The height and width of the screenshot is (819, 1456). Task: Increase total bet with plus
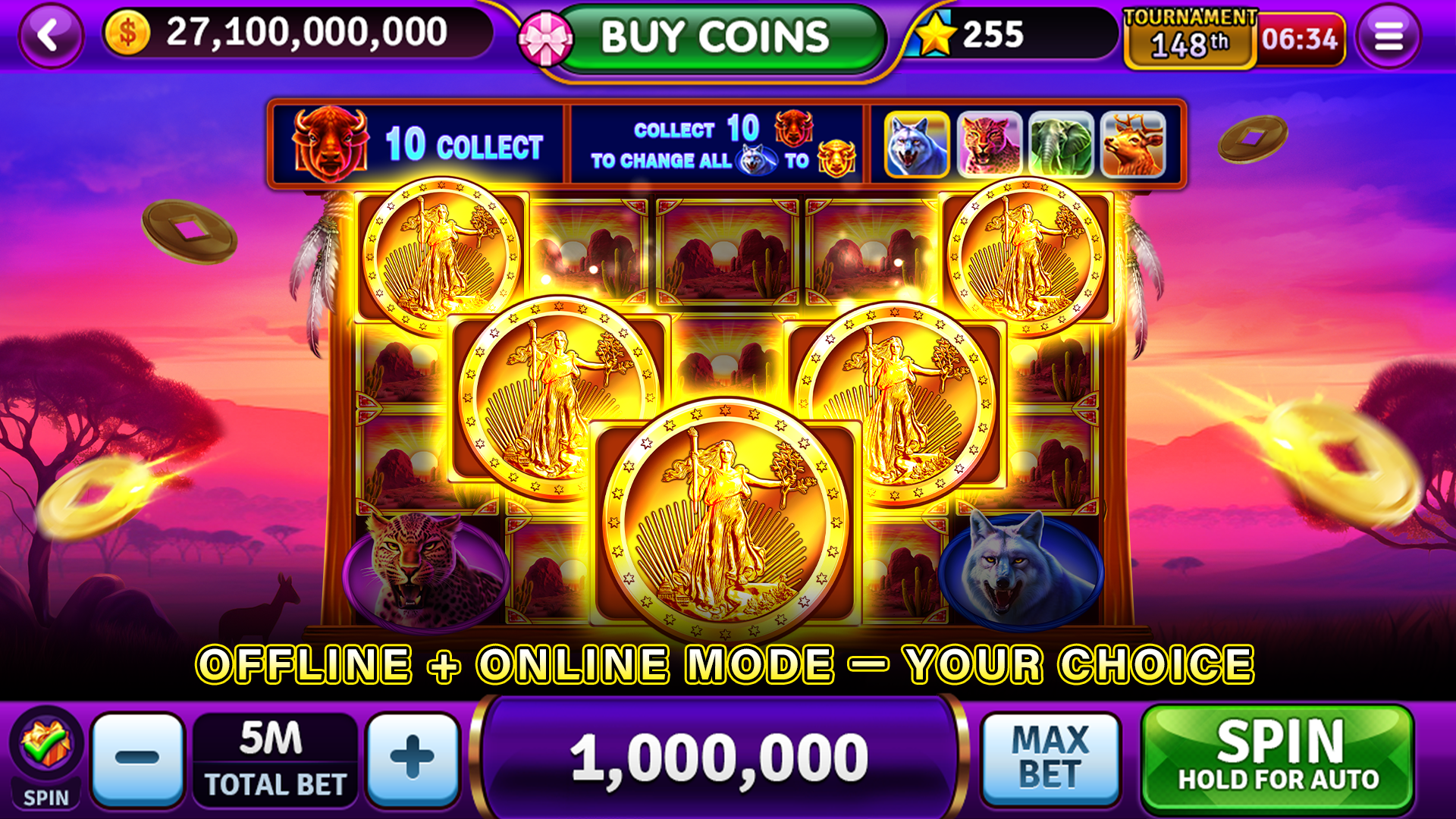click(410, 758)
